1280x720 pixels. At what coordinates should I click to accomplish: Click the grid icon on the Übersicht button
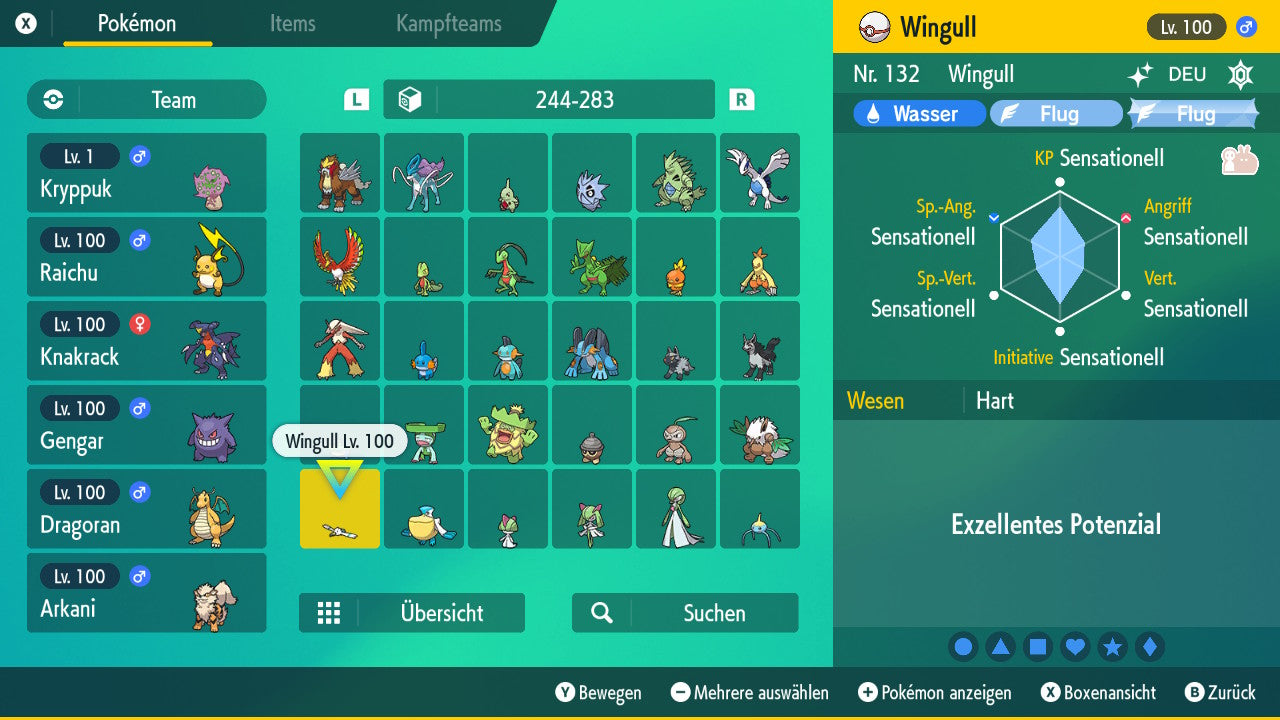pos(330,613)
